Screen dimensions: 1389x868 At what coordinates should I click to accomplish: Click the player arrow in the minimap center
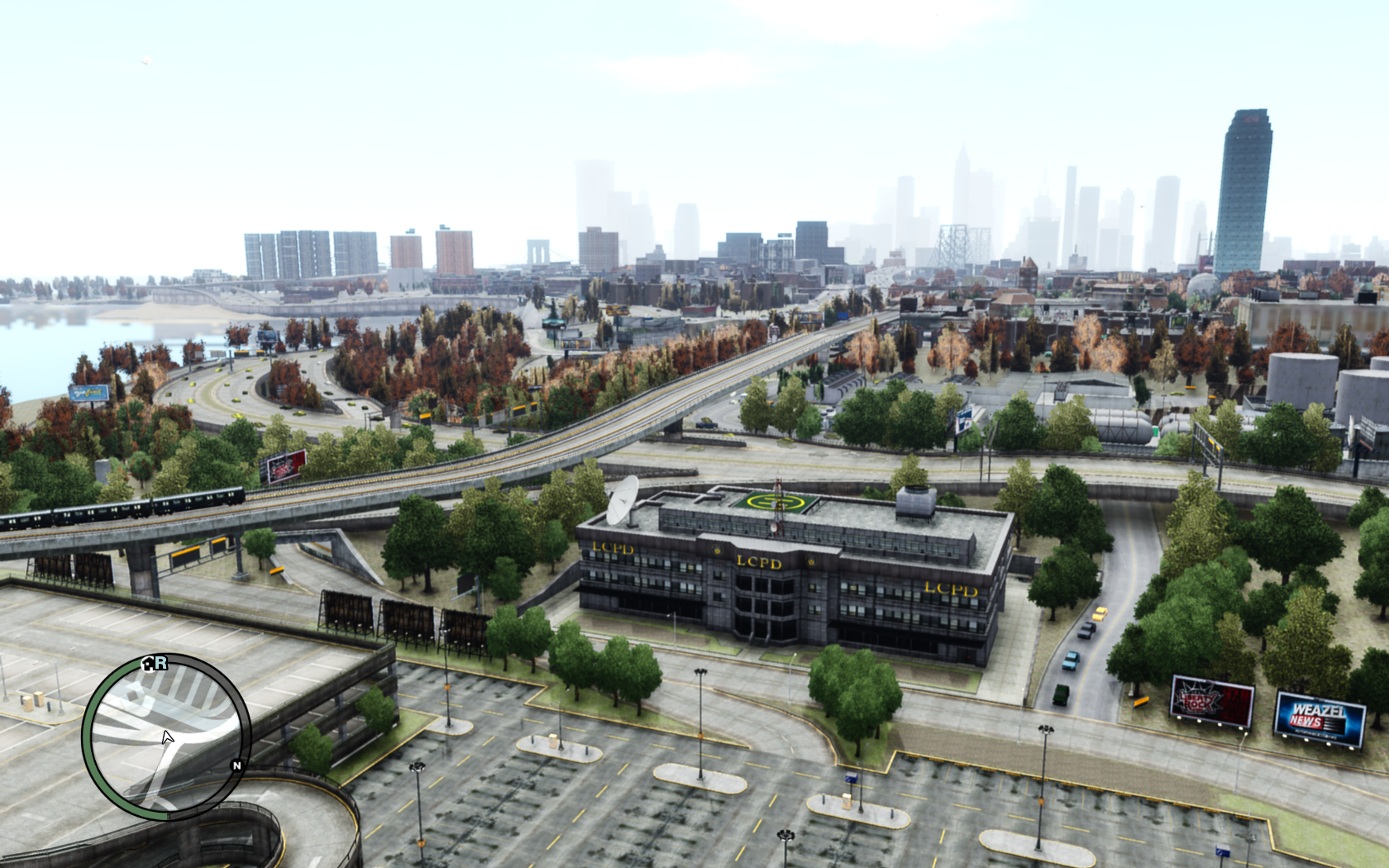168,737
